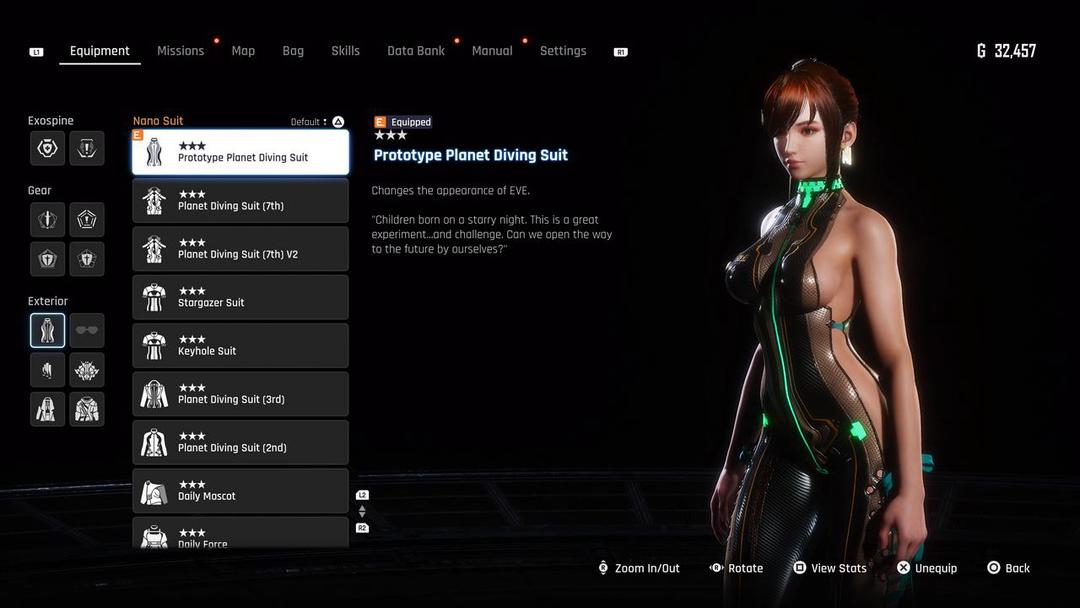Select the Planet Diving Suit (2nd)
Image resolution: width=1080 pixels, height=608 pixels.
pyautogui.click(x=241, y=442)
